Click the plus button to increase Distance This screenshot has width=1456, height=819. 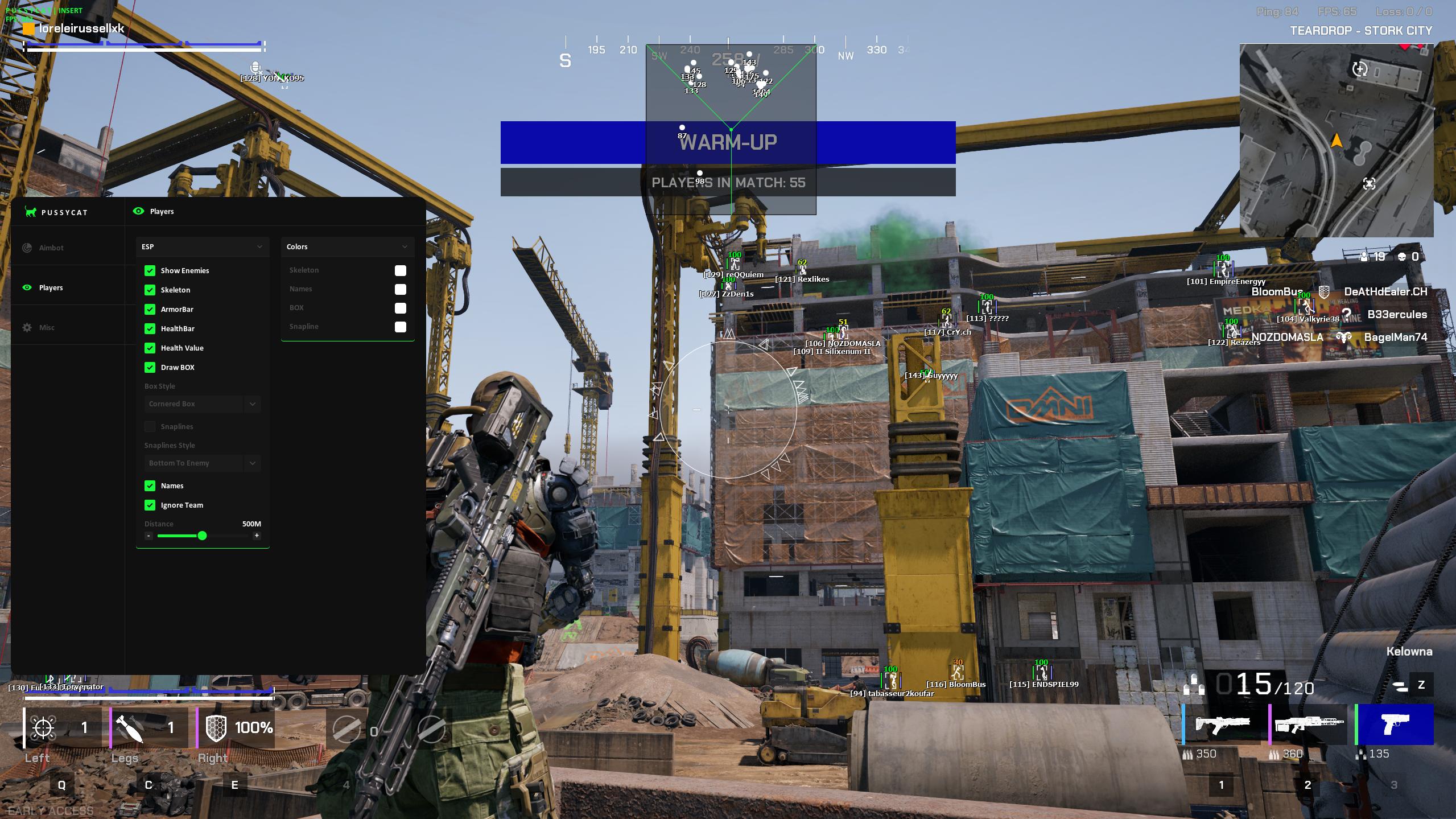pyautogui.click(x=257, y=536)
